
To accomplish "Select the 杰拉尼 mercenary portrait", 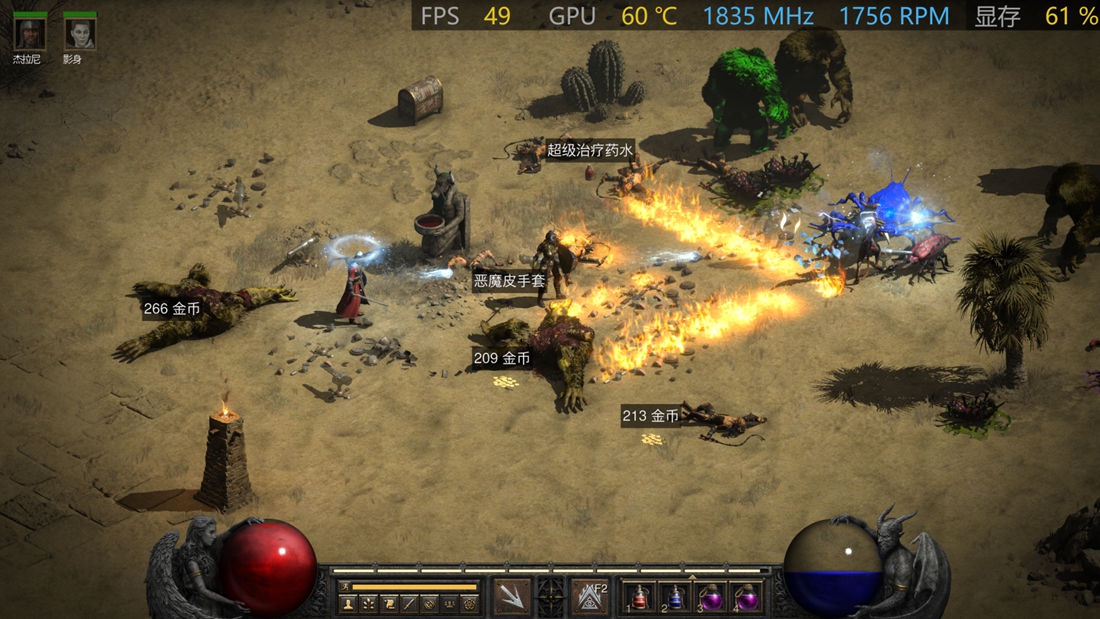I will tap(28, 33).
